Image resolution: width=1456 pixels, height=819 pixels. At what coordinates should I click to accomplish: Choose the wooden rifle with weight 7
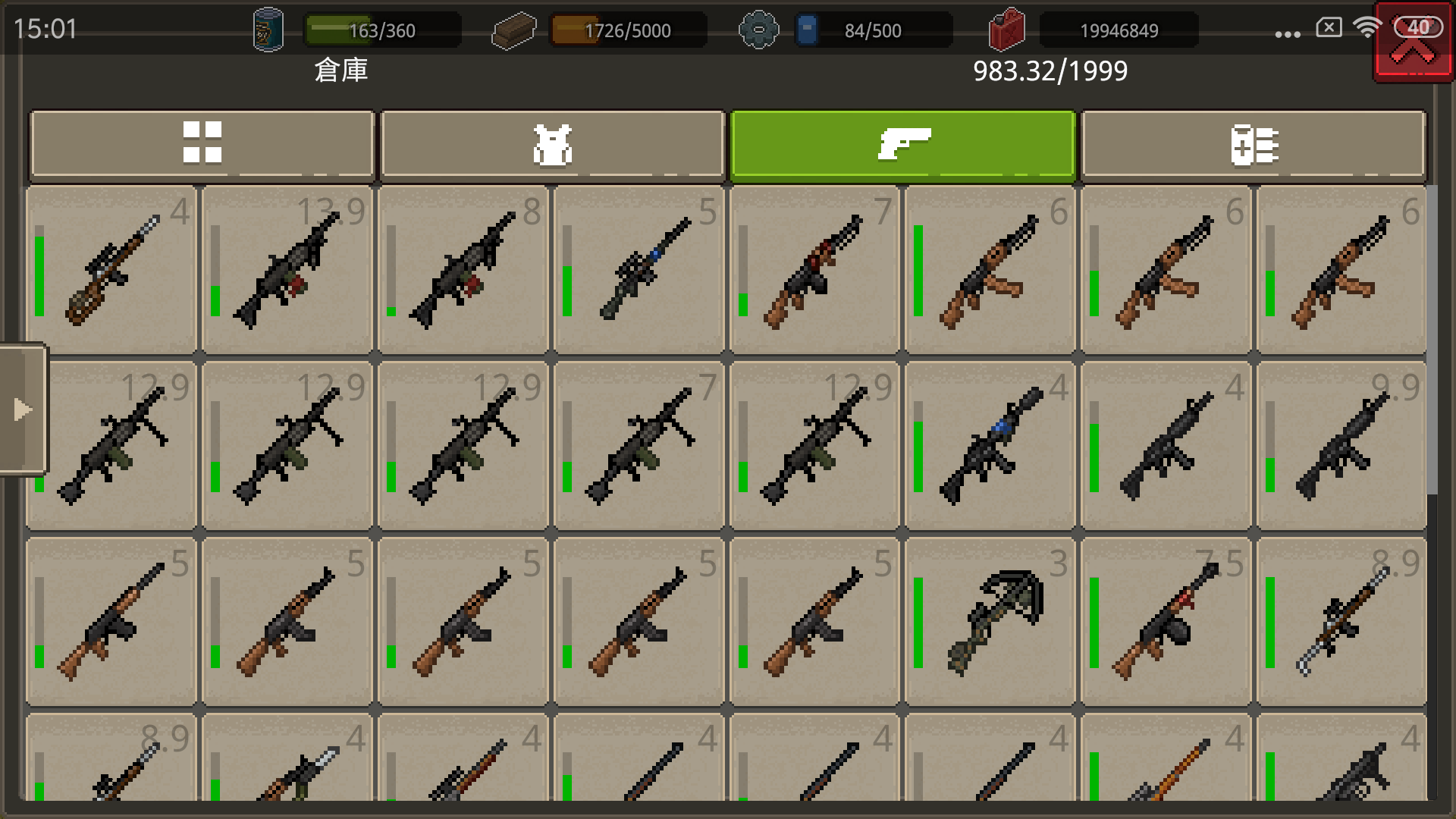click(814, 270)
